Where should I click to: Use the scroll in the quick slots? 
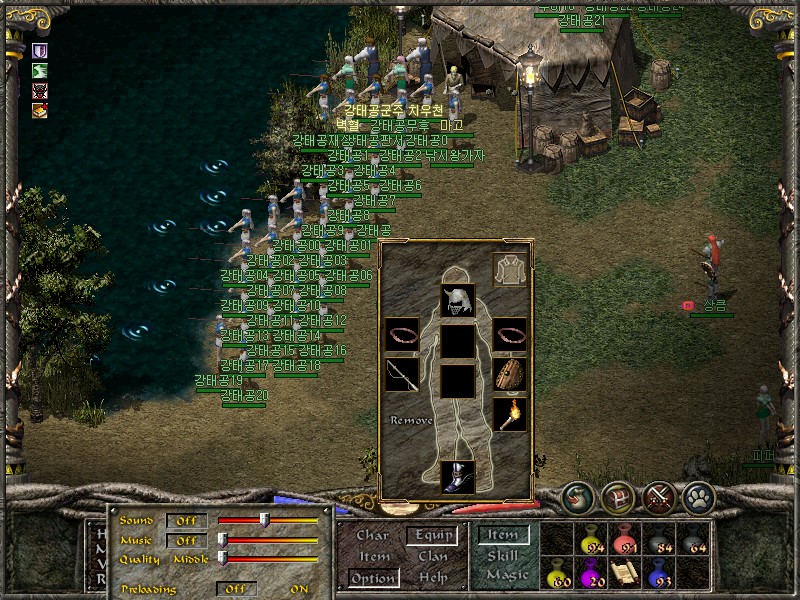(626, 573)
